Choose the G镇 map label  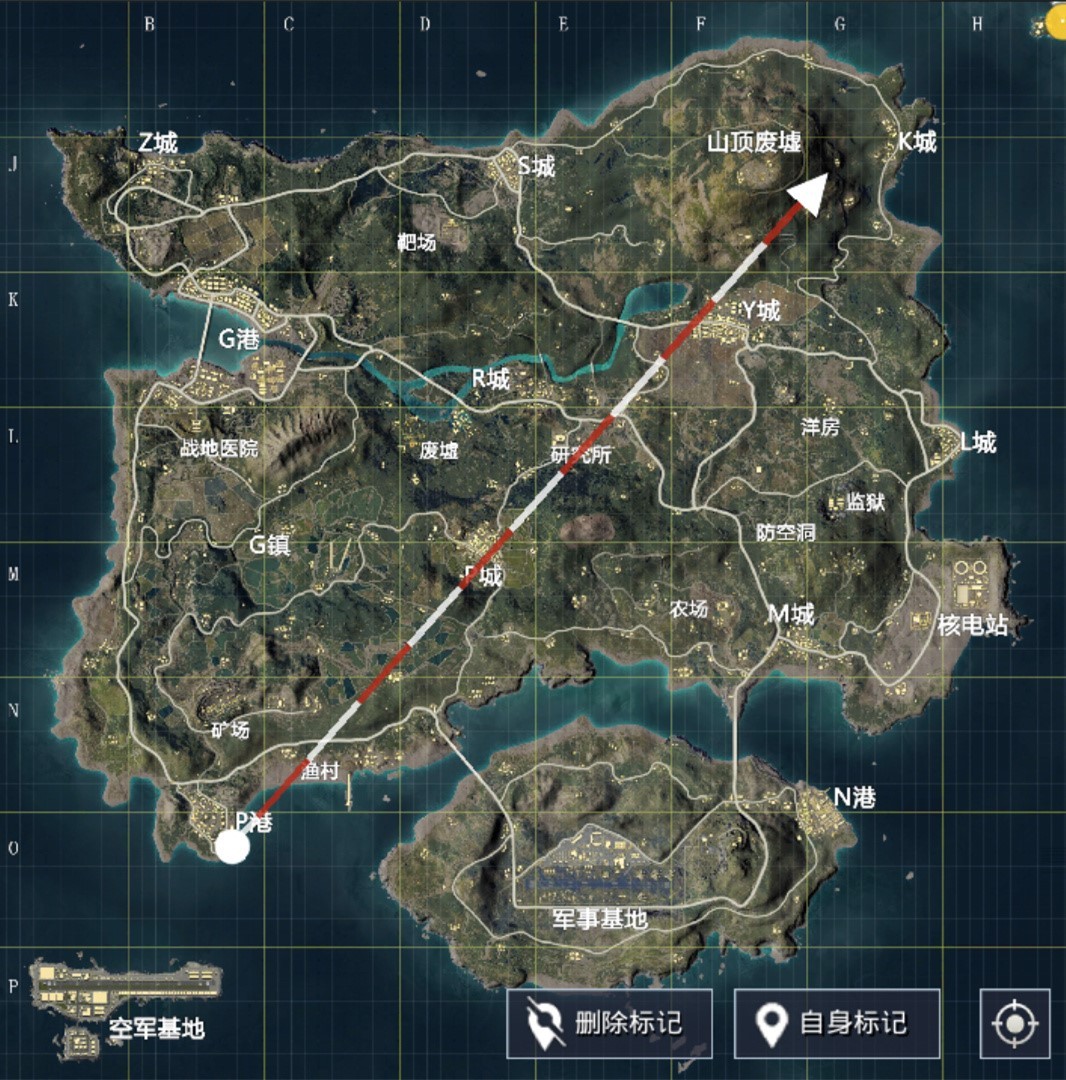coord(270,545)
